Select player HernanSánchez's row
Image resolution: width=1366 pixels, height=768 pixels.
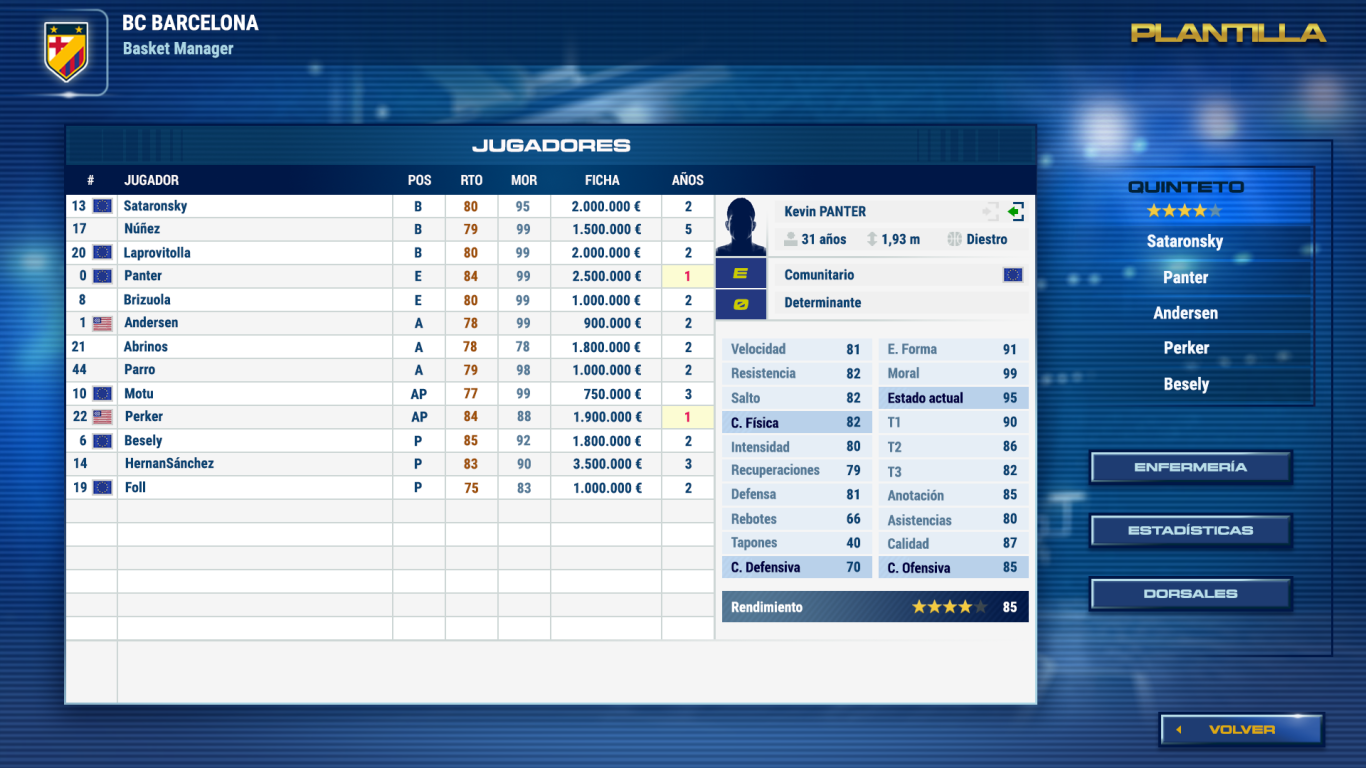pos(169,464)
